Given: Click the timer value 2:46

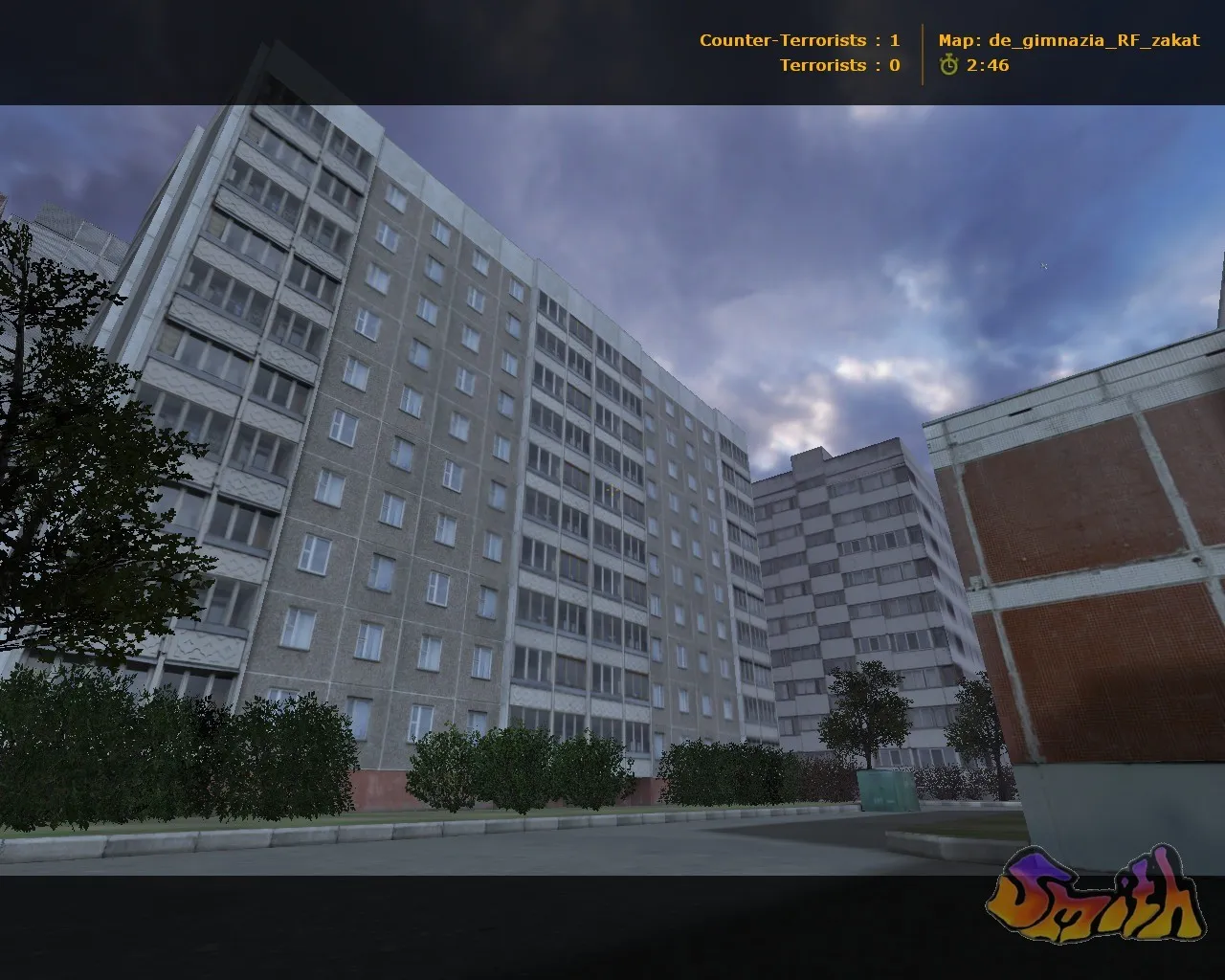Looking at the screenshot, I should 986,67.
